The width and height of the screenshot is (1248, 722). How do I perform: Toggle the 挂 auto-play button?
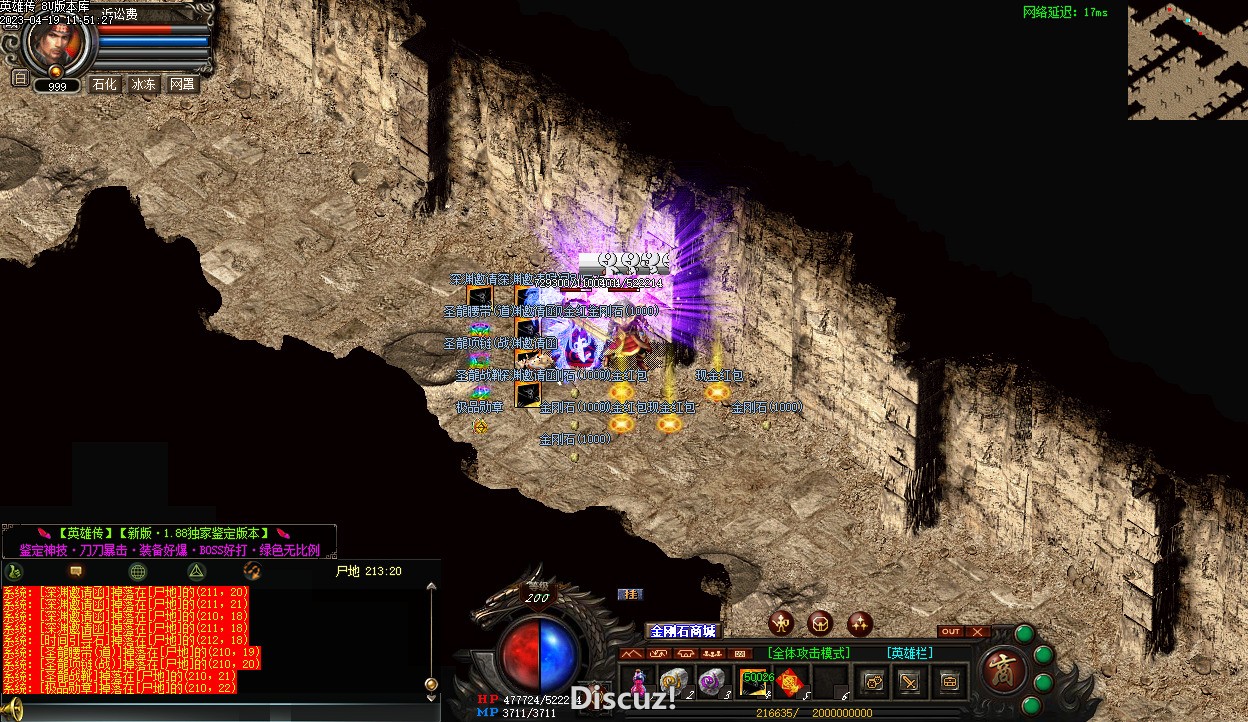pos(630,594)
